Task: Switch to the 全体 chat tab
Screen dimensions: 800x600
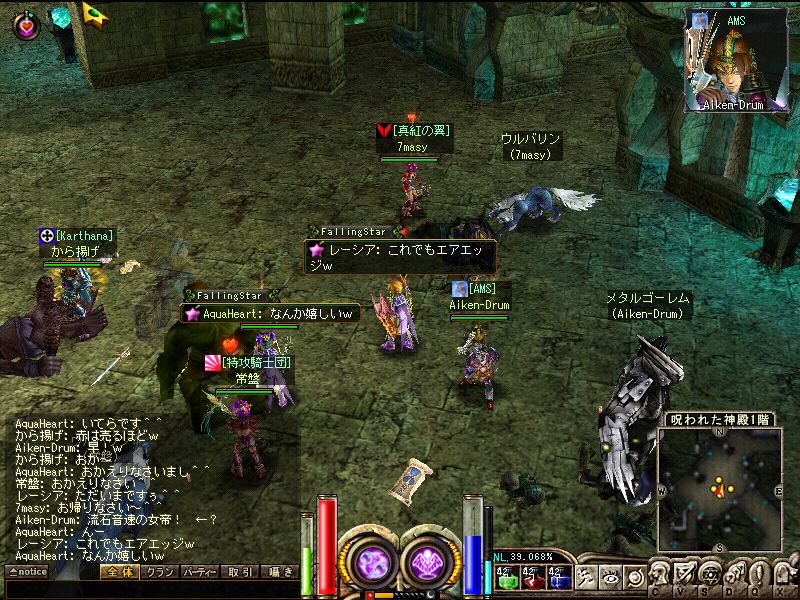Action: click(118, 572)
